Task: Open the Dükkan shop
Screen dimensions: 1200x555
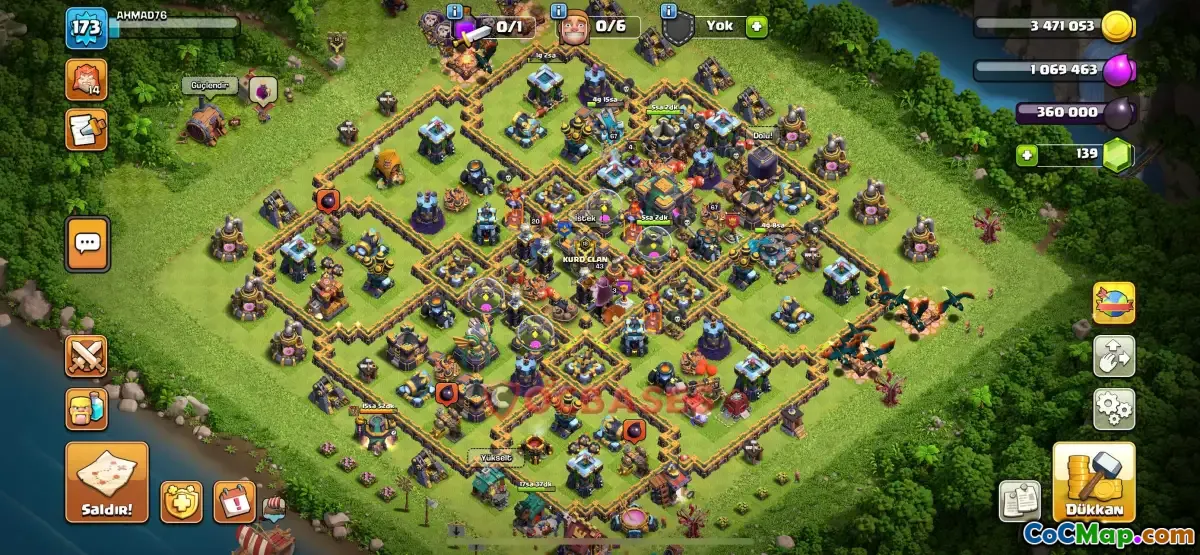Action: 1093,483
